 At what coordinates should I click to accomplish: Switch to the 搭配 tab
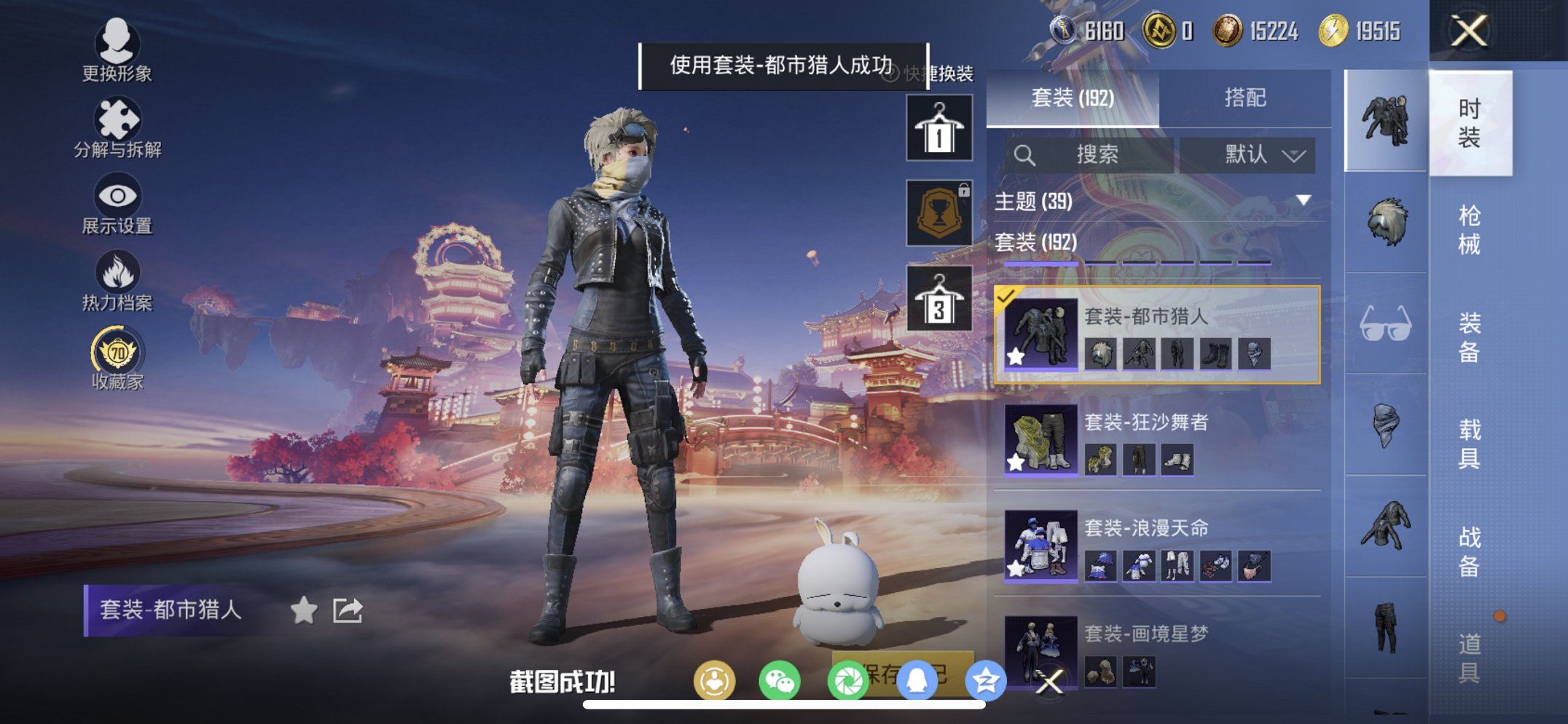[1247, 98]
